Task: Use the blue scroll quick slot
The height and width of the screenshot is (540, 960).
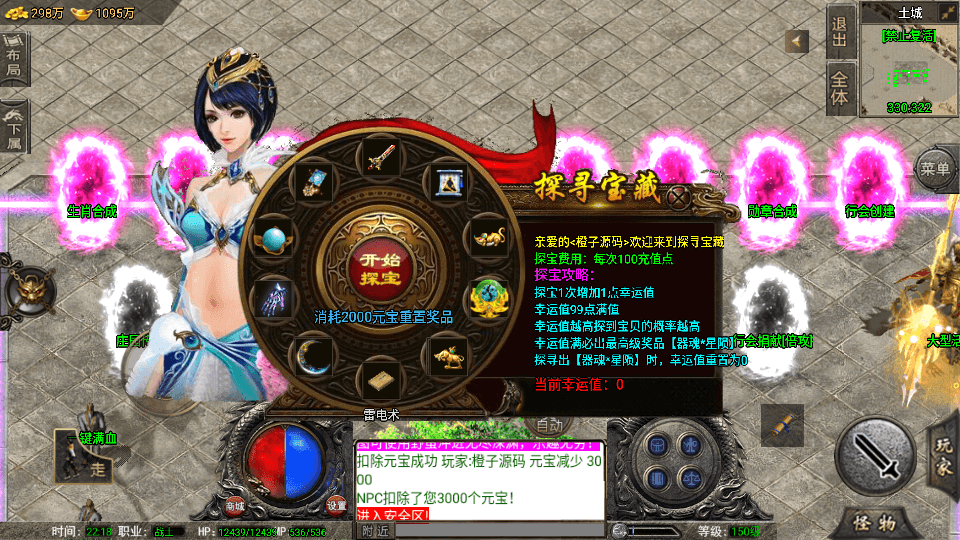Action: pyautogui.click(x=782, y=425)
